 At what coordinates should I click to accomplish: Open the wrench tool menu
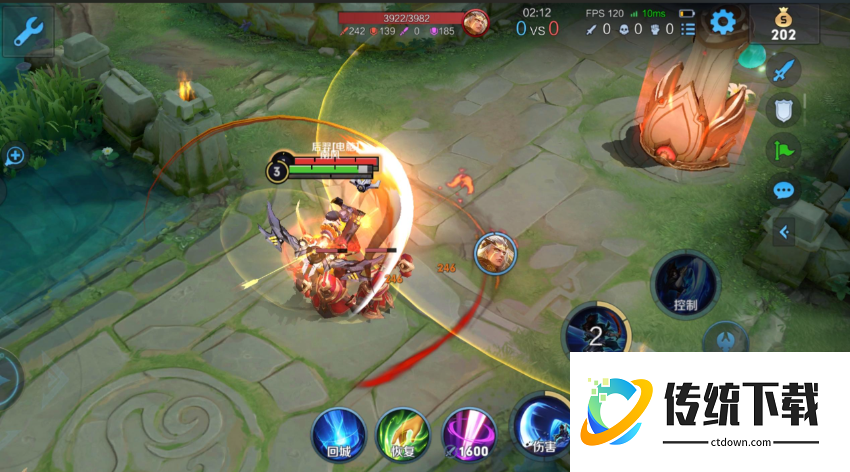click(27, 31)
